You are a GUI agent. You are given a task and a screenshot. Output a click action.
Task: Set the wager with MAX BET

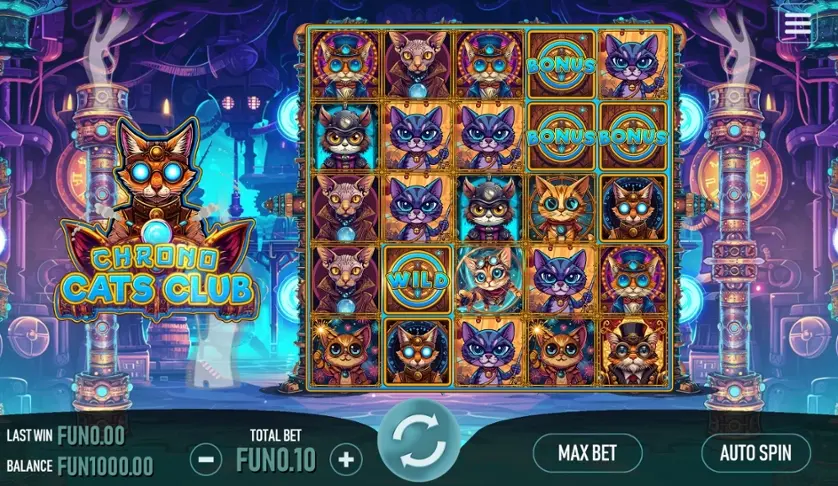click(x=587, y=452)
